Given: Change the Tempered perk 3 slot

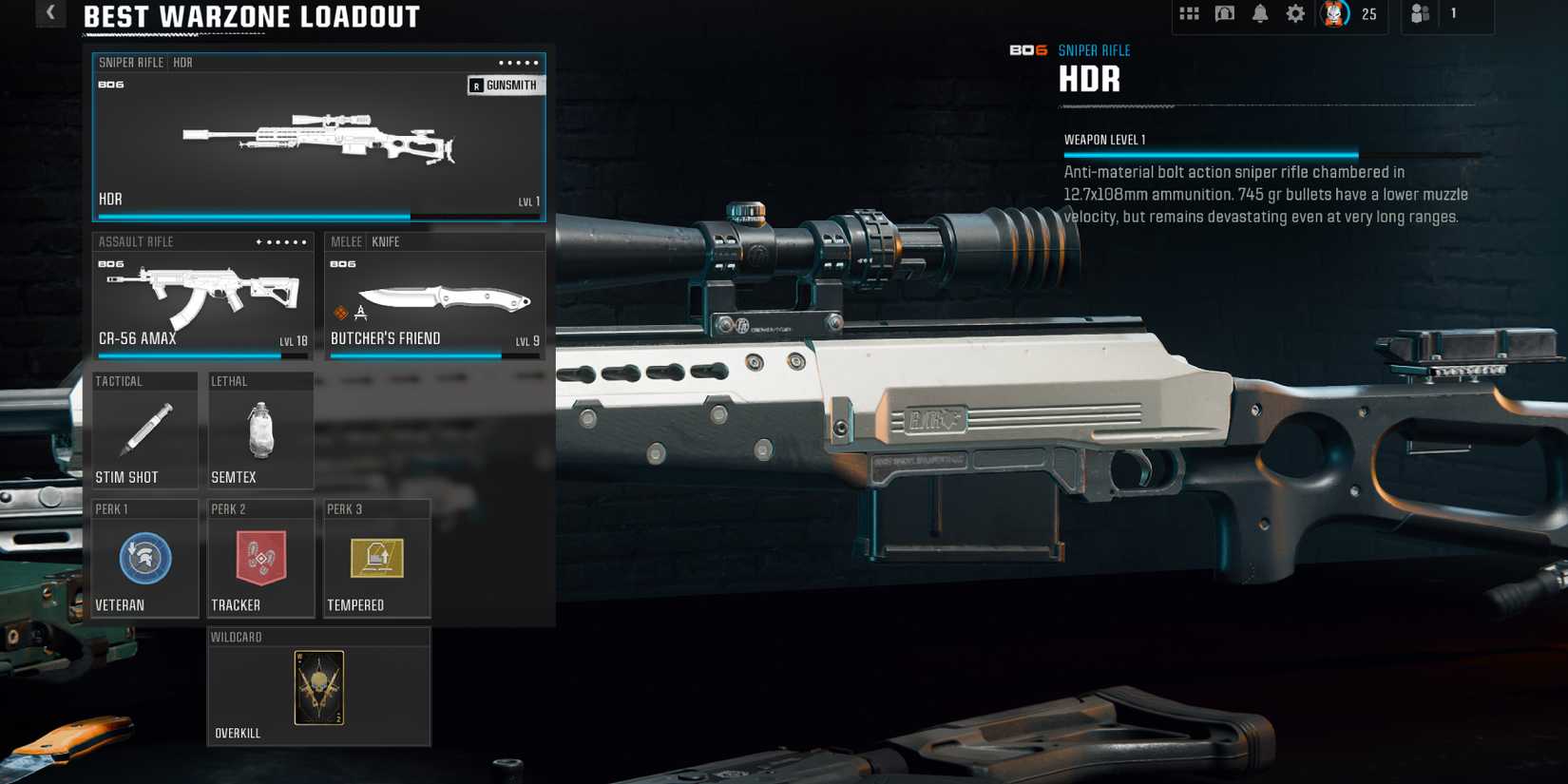Looking at the screenshot, I should (376, 559).
